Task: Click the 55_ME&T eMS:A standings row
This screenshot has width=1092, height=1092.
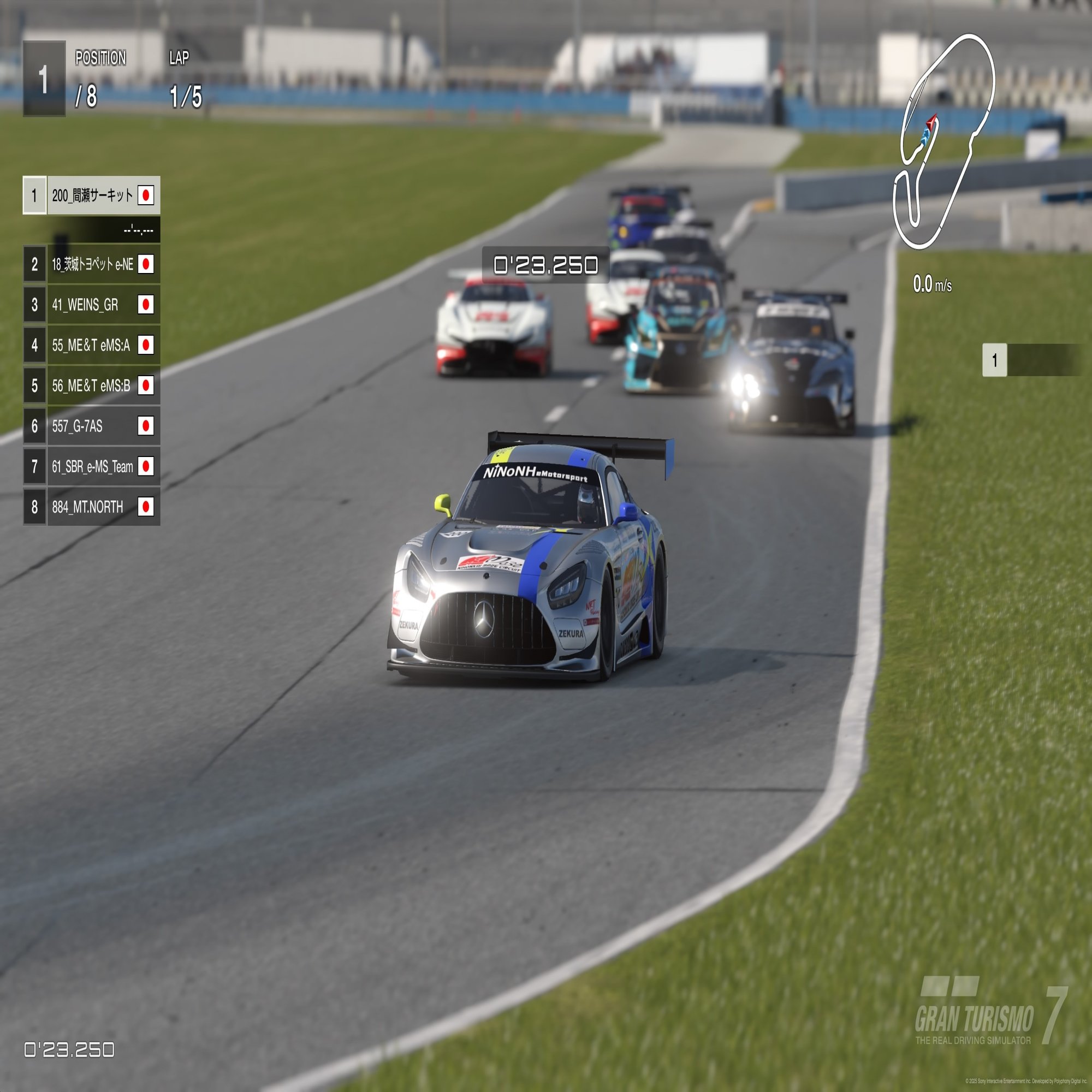Action: [x=92, y=345]
